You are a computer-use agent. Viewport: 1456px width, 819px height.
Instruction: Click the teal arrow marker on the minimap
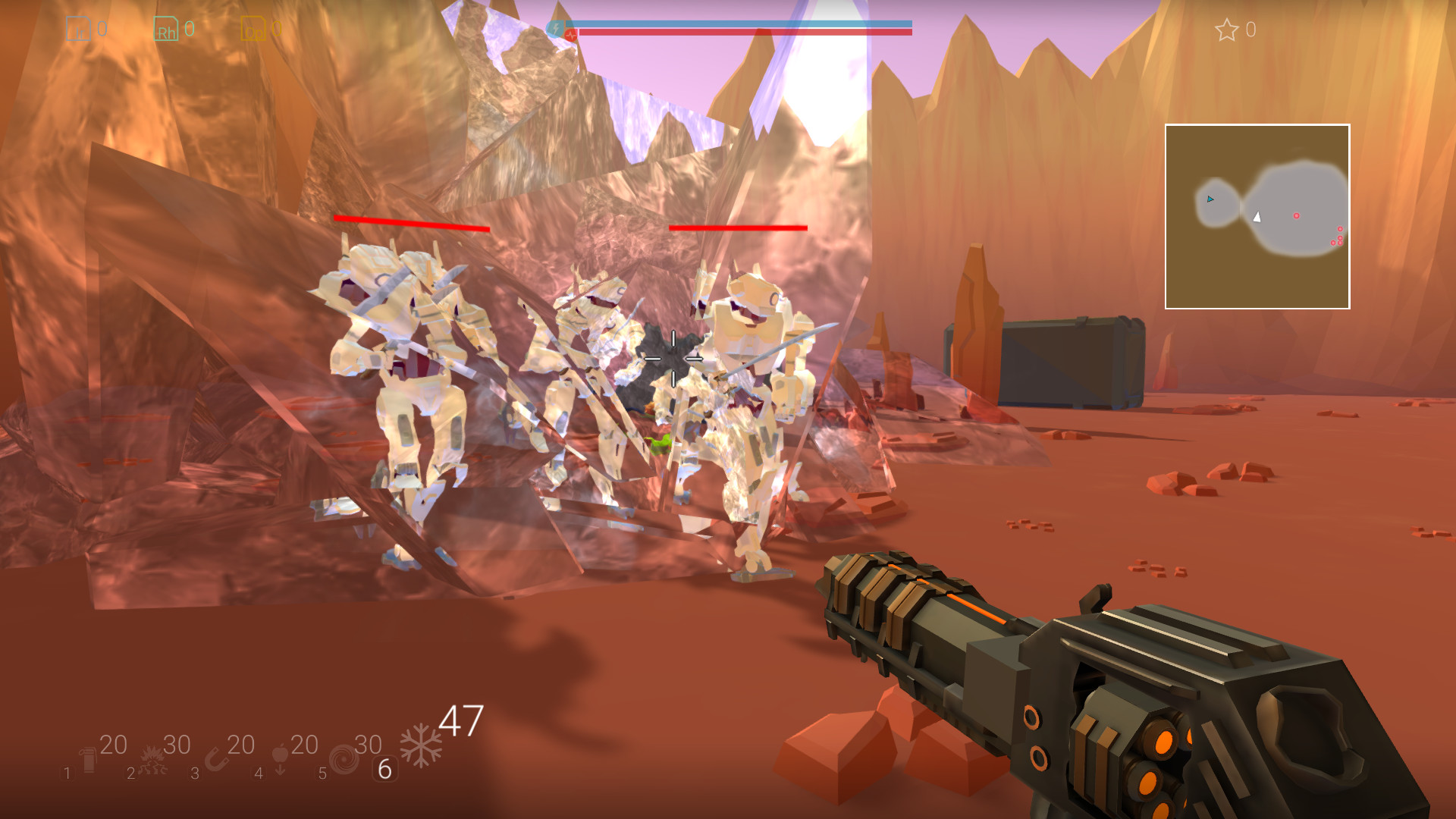[x=1209, y=200]
